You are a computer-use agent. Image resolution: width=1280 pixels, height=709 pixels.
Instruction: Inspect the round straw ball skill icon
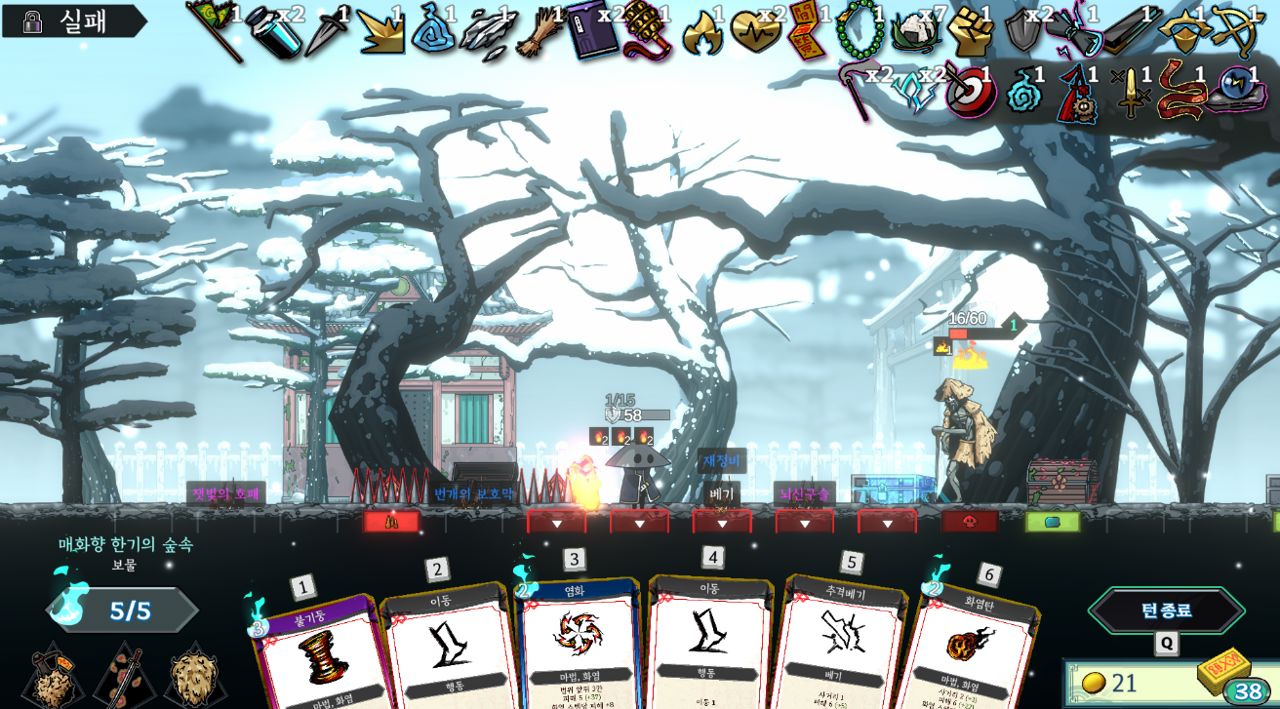(195, 679)
